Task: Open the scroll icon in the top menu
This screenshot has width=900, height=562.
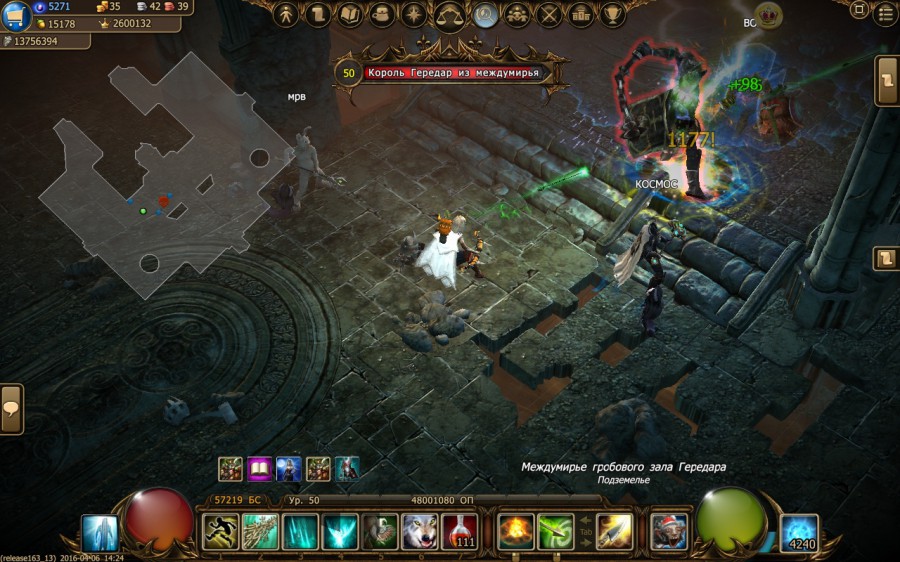Action: (319, 15)
